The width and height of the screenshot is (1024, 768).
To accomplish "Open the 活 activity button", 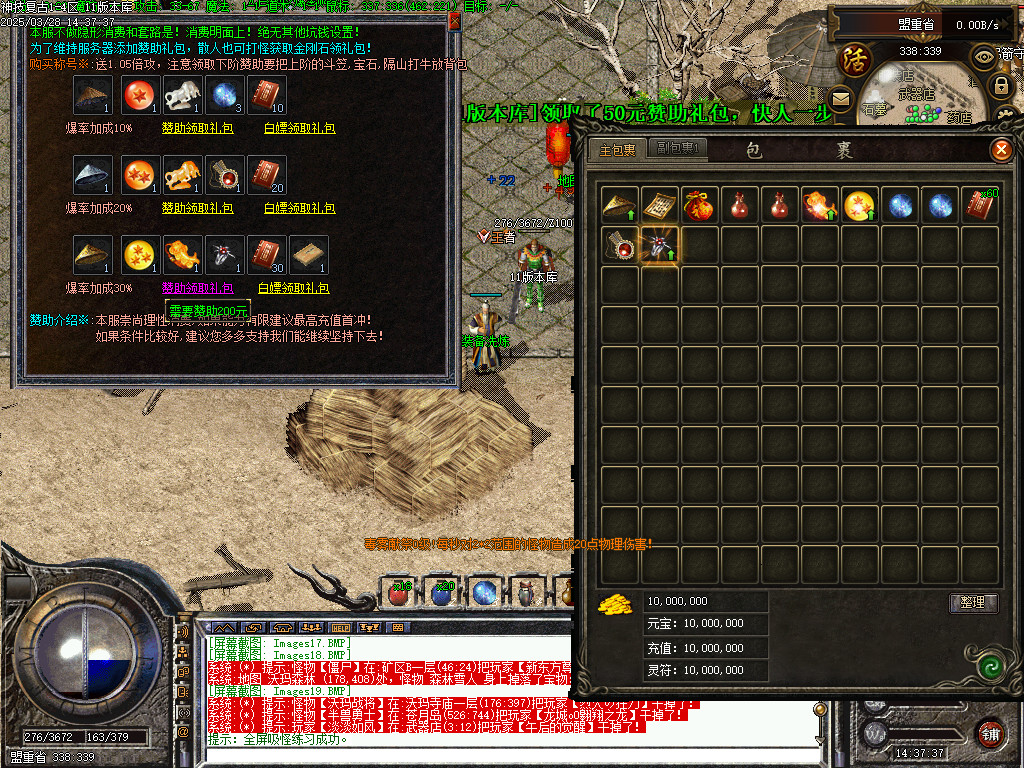I will [855, 58].
